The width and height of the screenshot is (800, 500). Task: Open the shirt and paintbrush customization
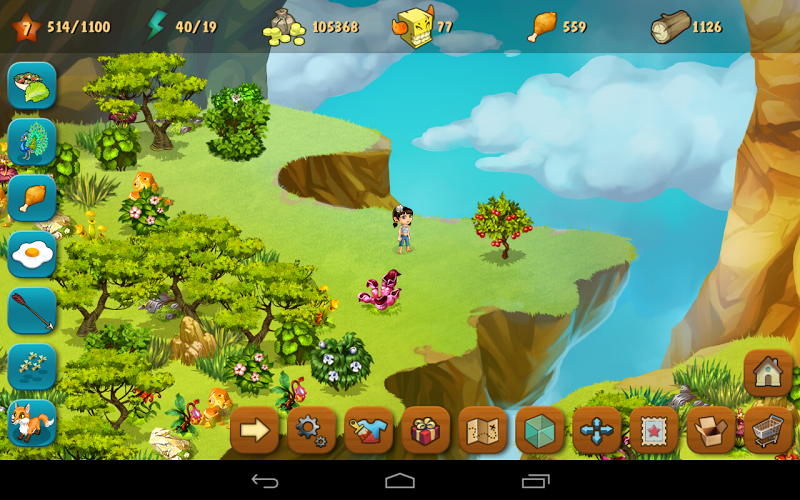pyautogui.click(x=368, y=430)
